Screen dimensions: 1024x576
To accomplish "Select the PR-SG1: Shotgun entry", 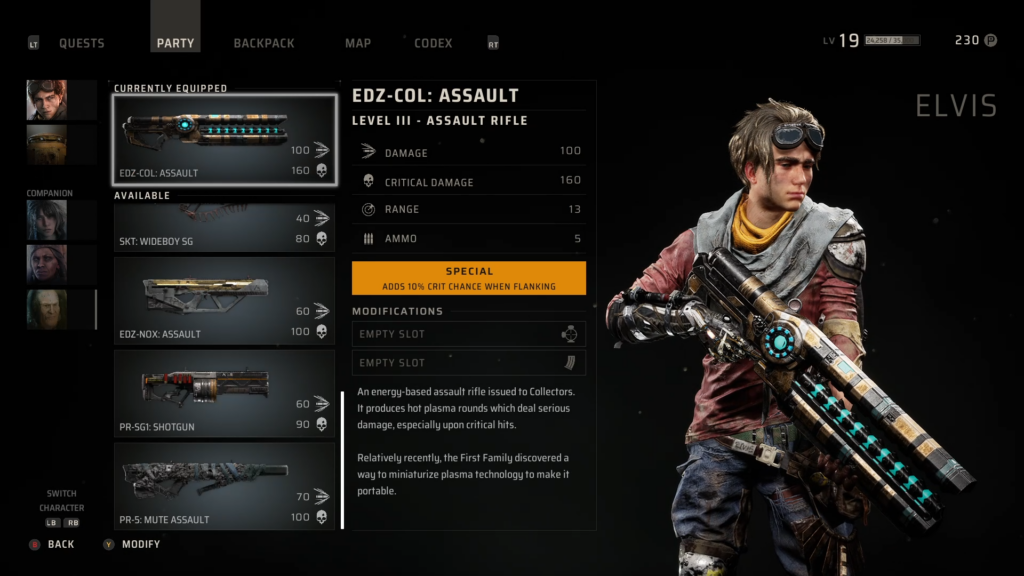I will (224, 393).
